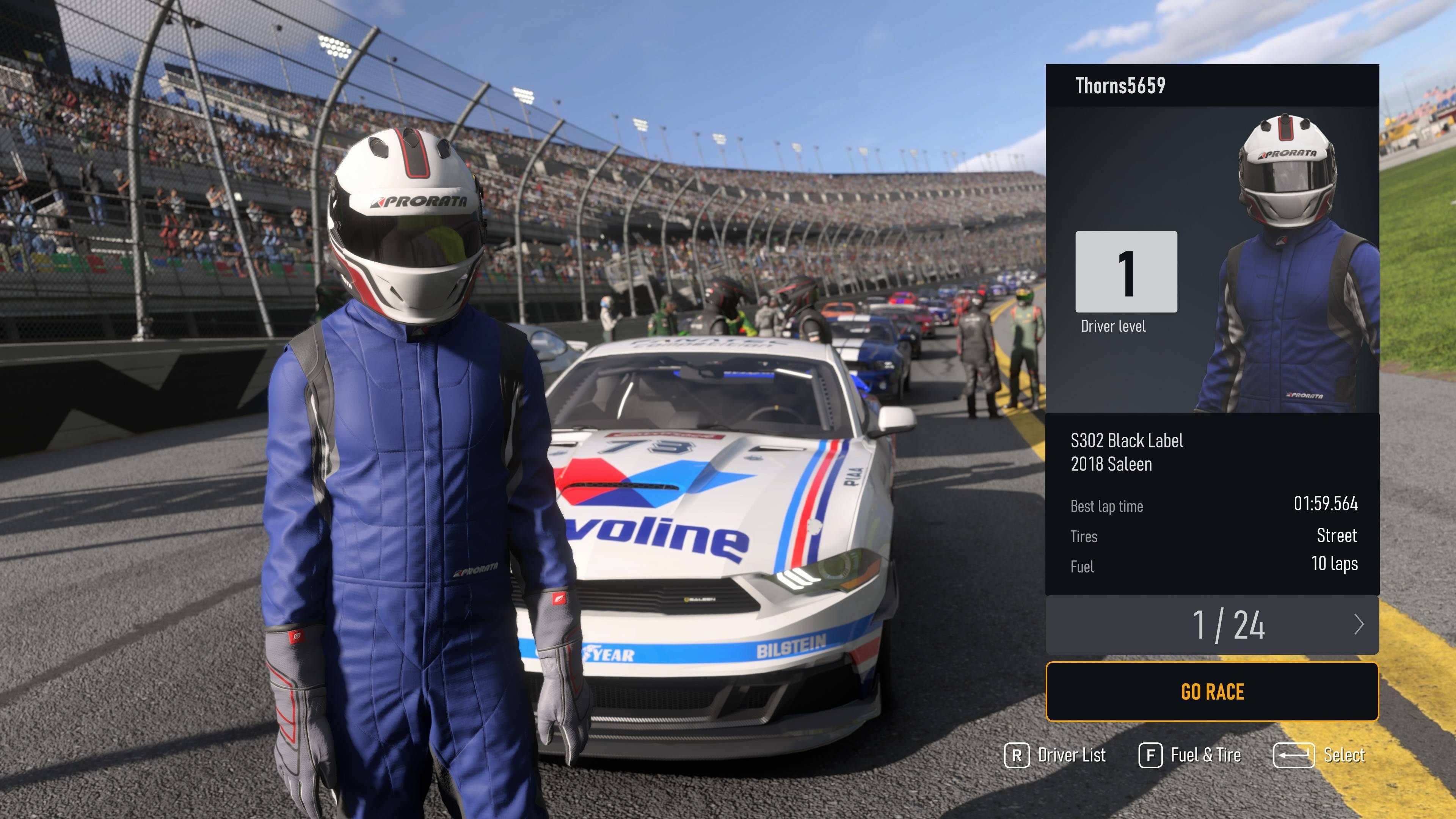
Task: Open the Driver List
Action: click(x=1055, y=755)
